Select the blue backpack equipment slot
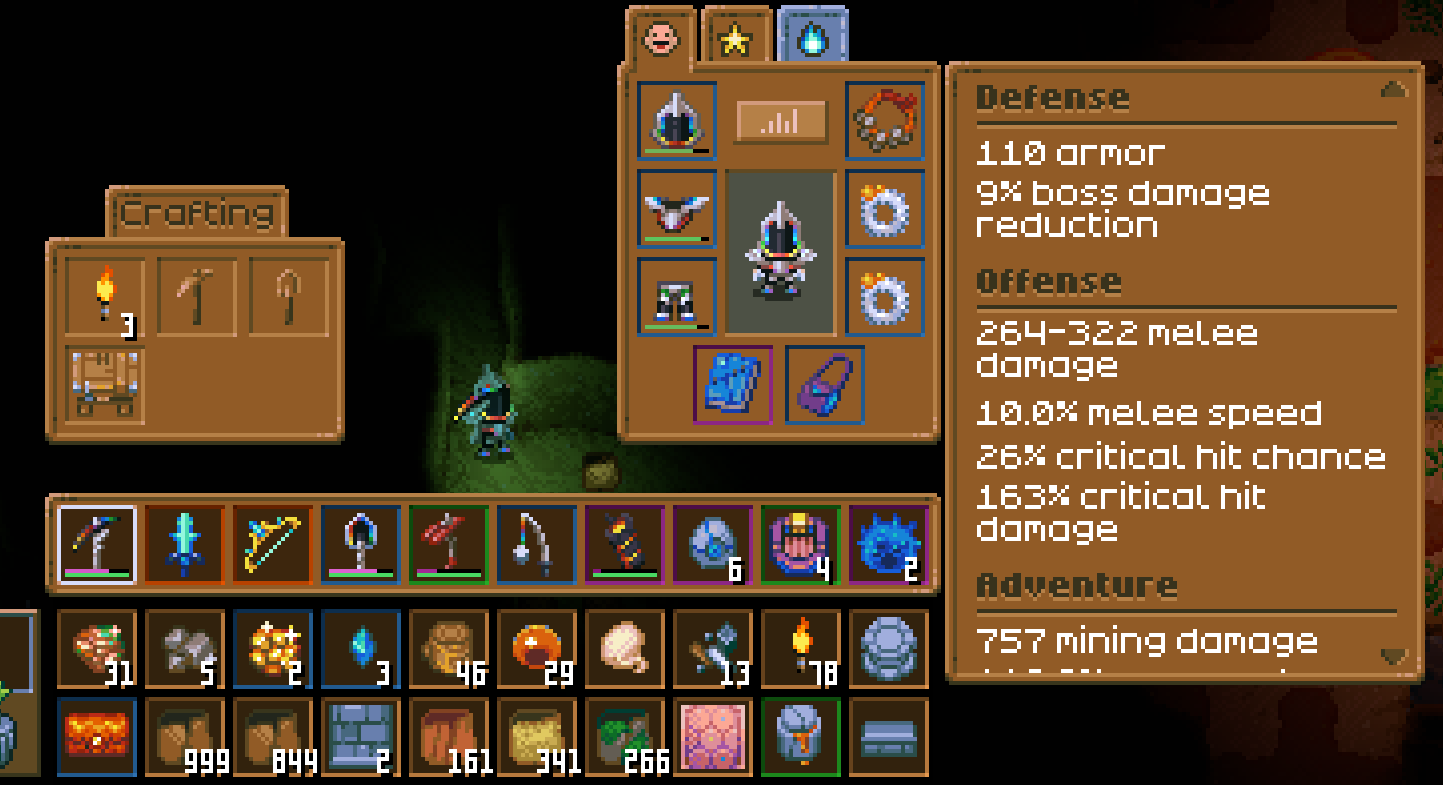 [x=733, y=385]
